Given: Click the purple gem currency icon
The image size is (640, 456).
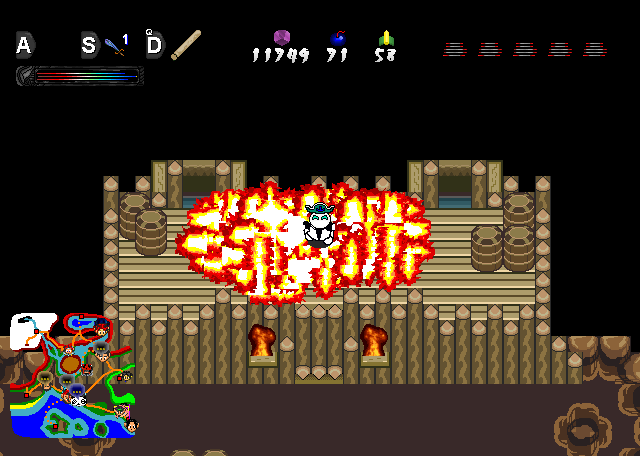Looking at the screenshot, I should tap(282, 38).
